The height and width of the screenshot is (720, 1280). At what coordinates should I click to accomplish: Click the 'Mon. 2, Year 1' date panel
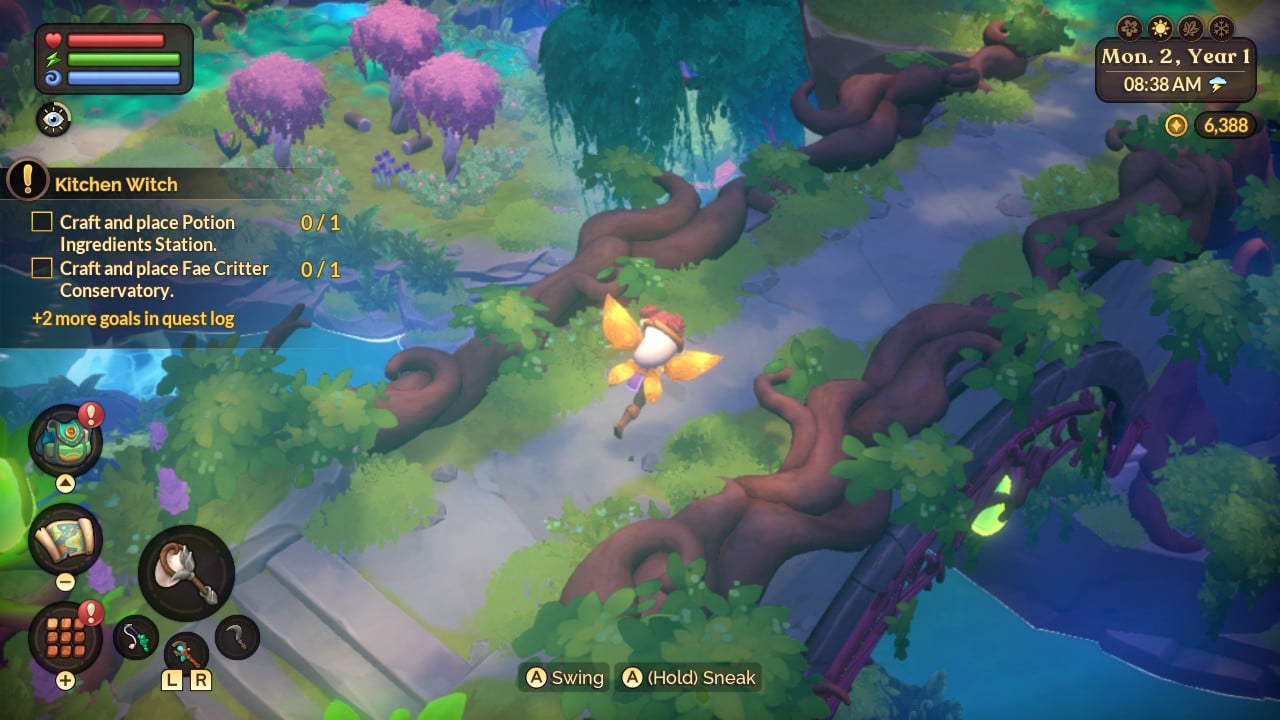point(1174,58)
